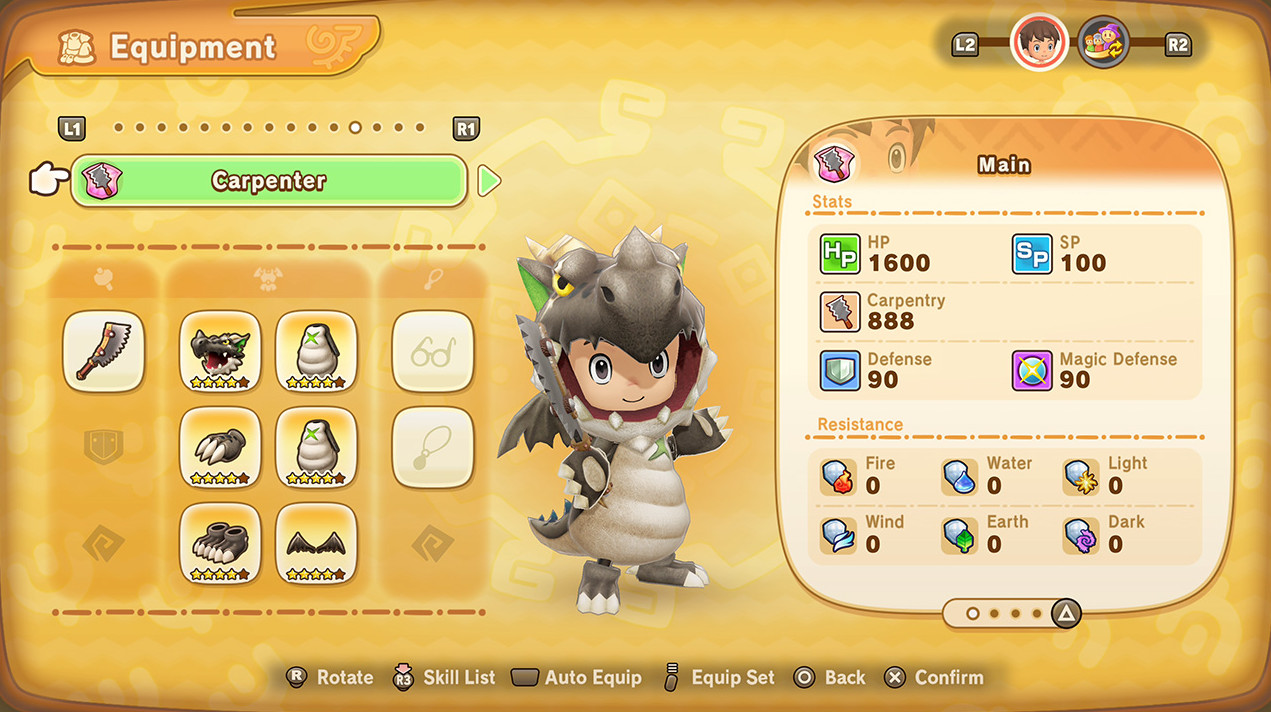Screen dimensions: 1271x712
Task: Open the empty glasses accessory slot
Action: pyautogui.click(x=433, y=351)
